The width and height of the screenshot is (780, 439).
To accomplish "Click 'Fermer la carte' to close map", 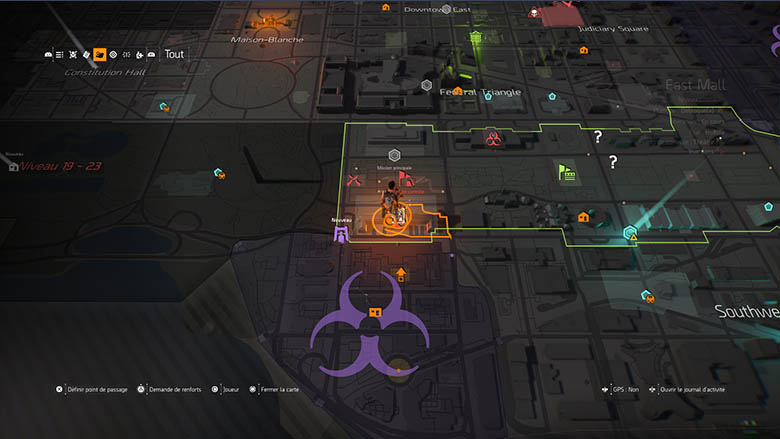I will point(277,390).
